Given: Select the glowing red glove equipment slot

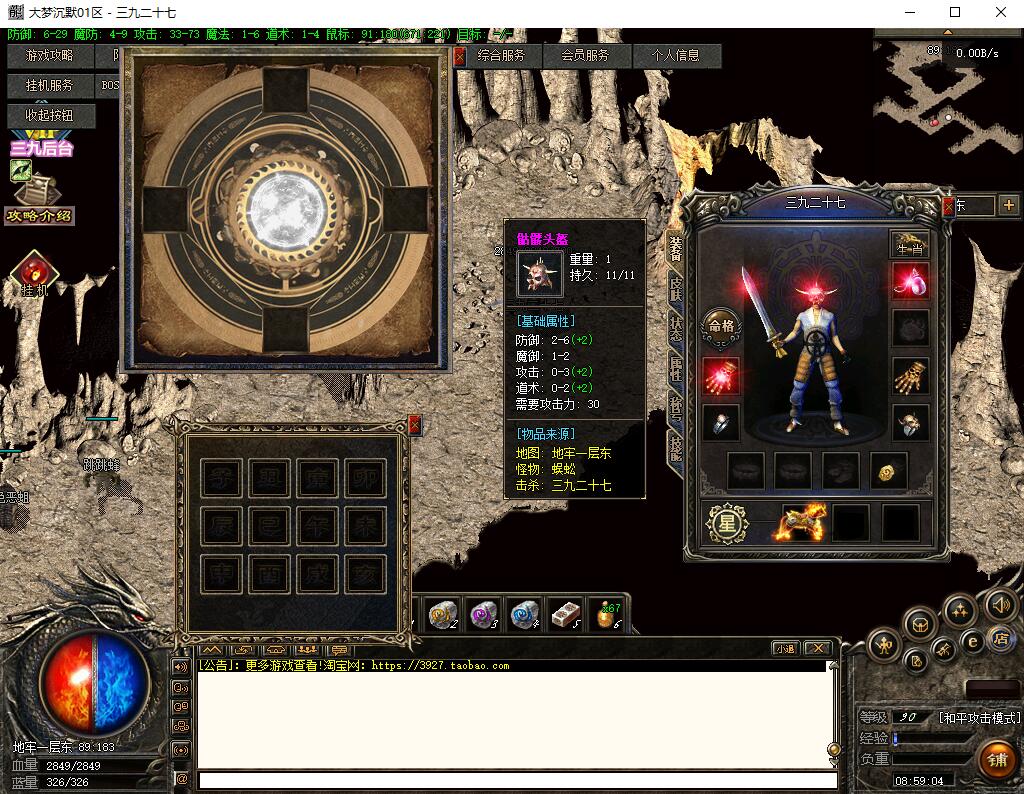Looking at the screenshot, I should (721, 375).
